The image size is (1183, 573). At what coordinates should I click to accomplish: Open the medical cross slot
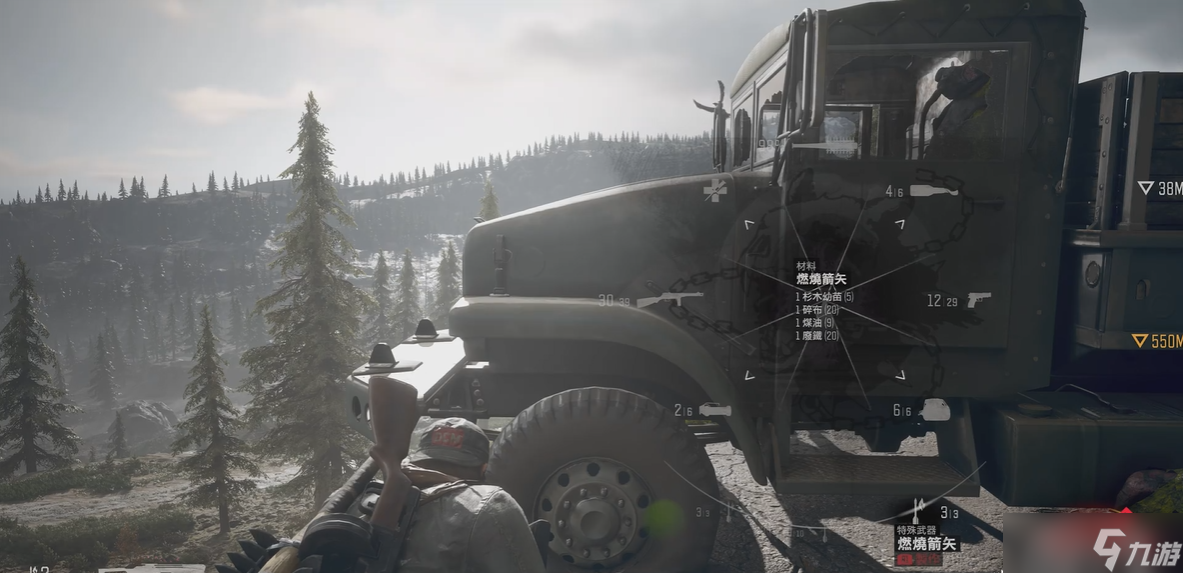tap(715, 189)
